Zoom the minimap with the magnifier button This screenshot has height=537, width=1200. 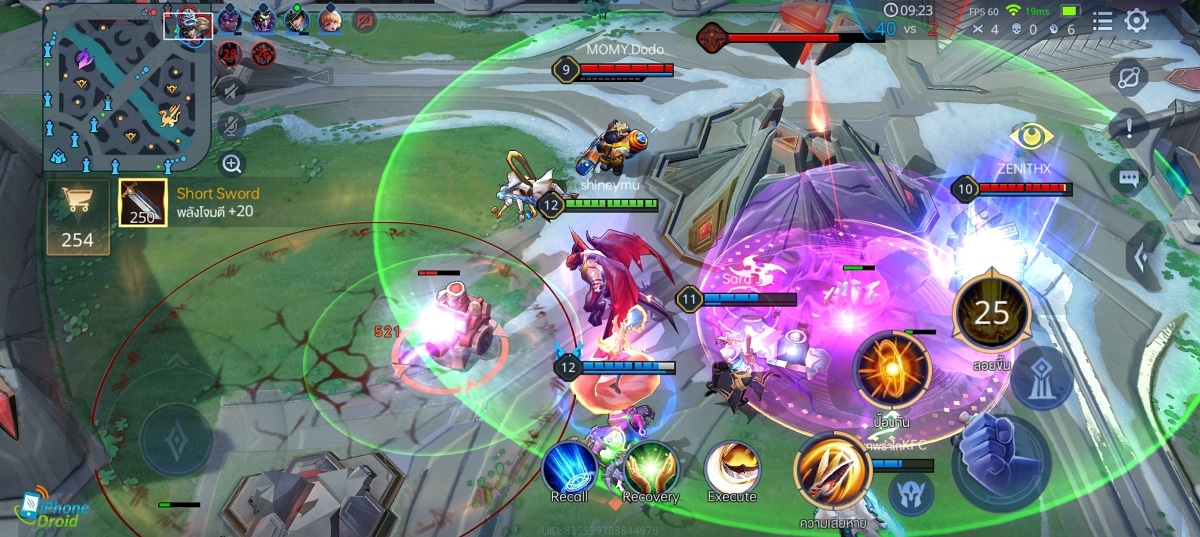click(232, 163)
